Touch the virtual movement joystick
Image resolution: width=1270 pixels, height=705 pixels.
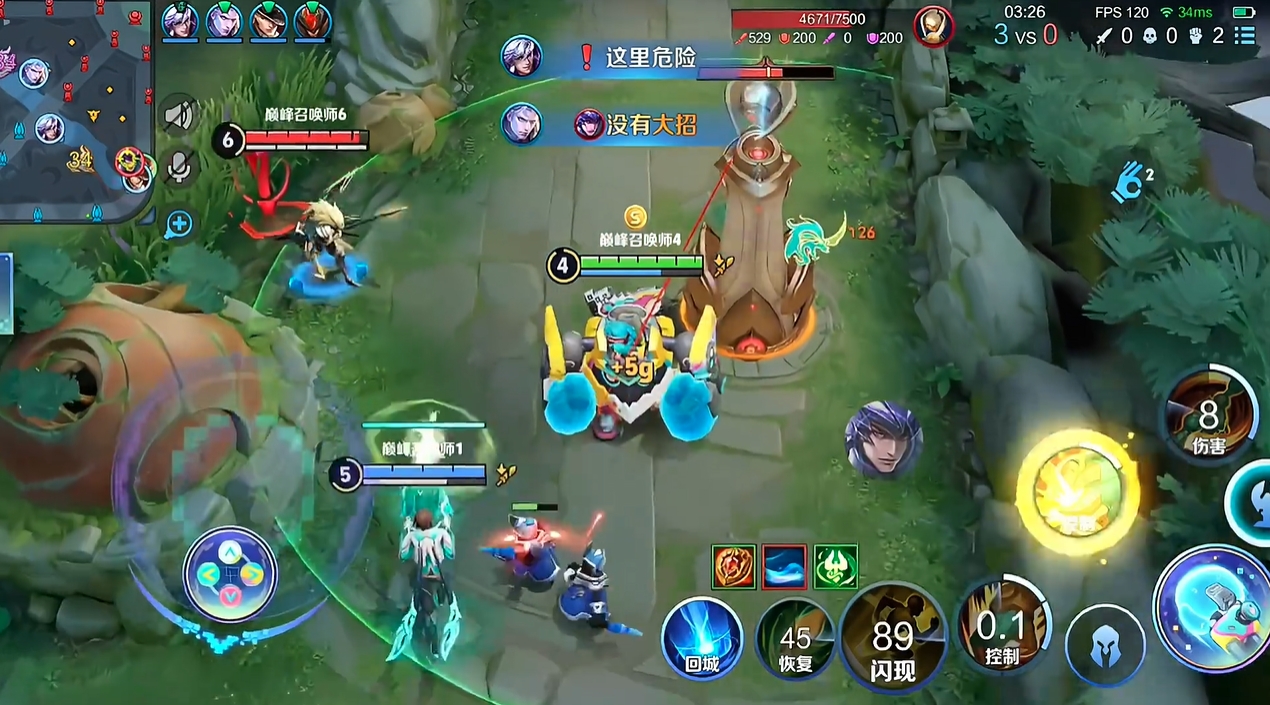pos(229,574)
